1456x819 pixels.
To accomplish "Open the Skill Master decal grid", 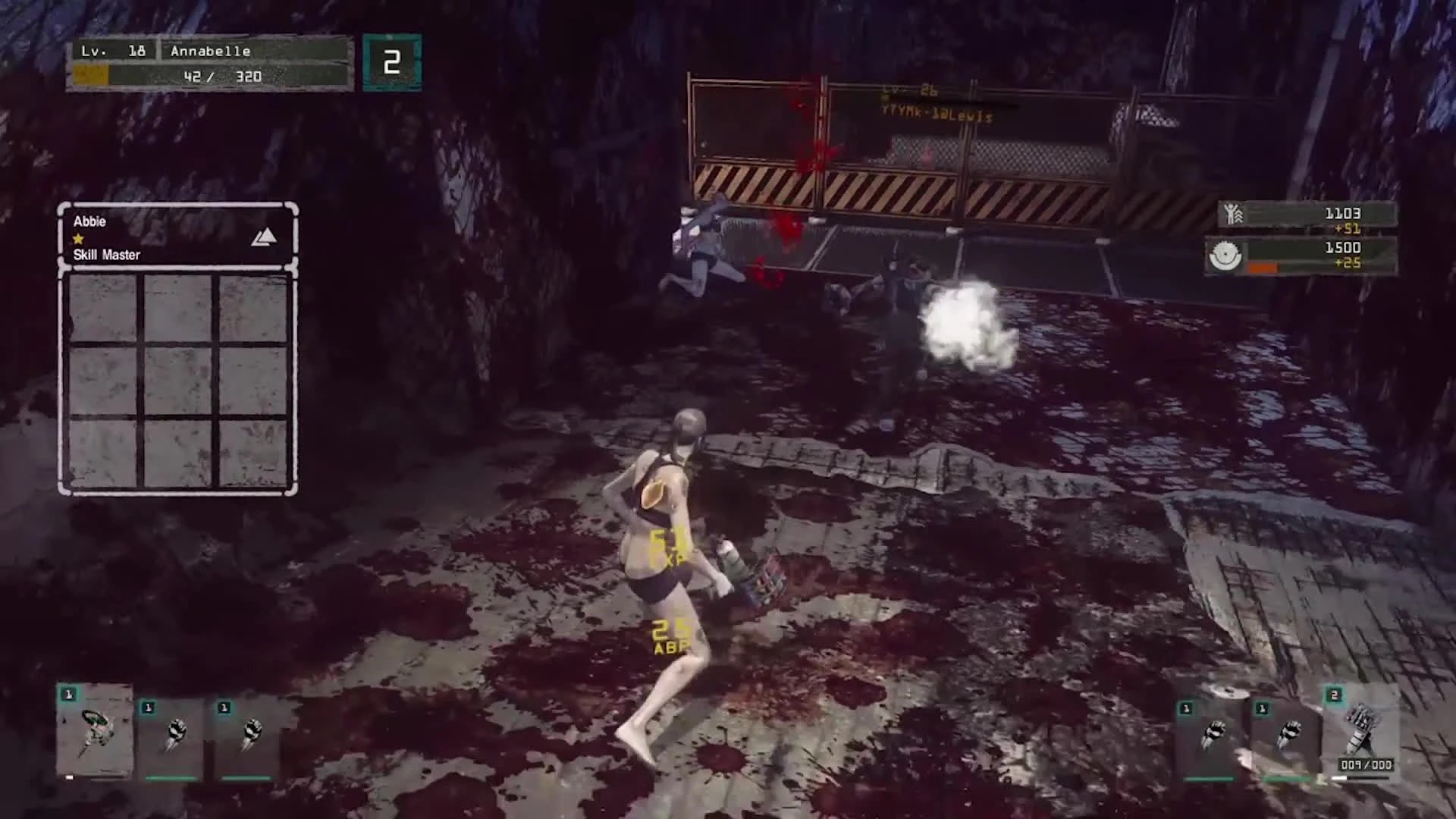I will (x=176, y=379).
